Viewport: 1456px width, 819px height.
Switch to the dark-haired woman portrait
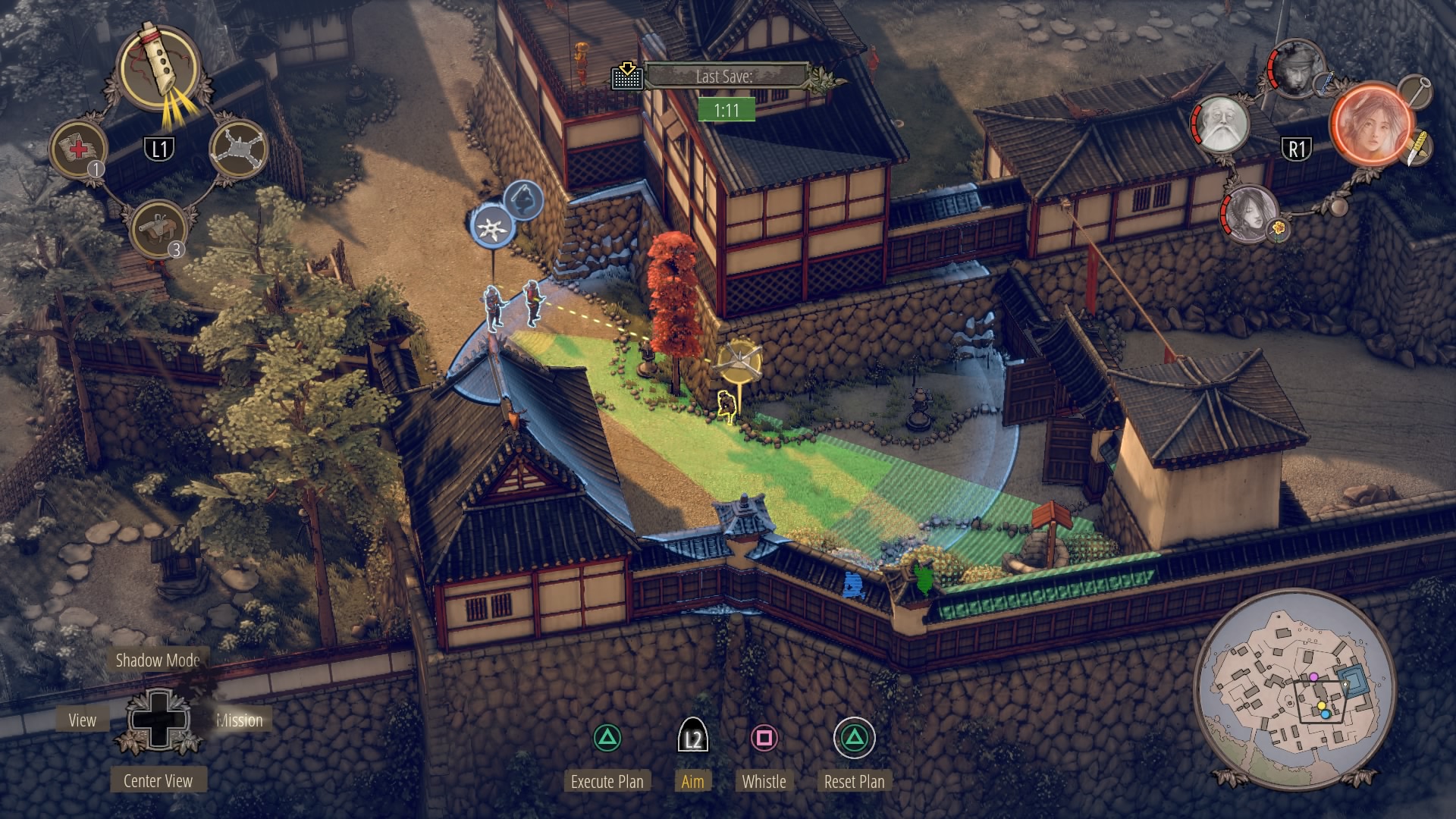1248,213
